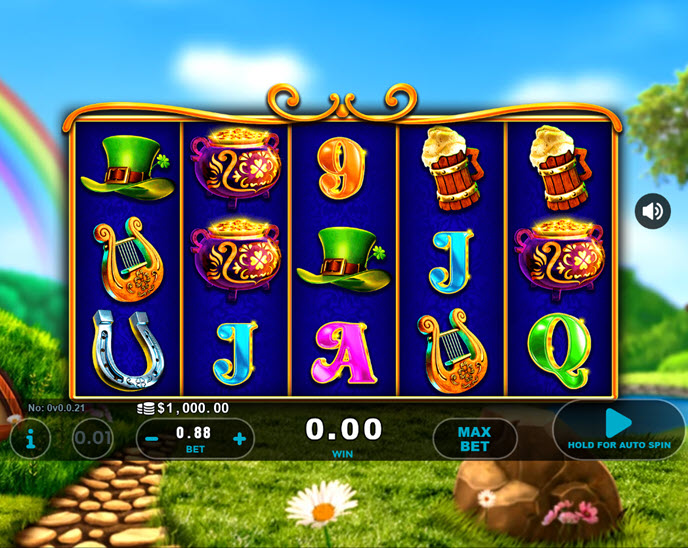Change the 0.01 coin value

[92, 438]
